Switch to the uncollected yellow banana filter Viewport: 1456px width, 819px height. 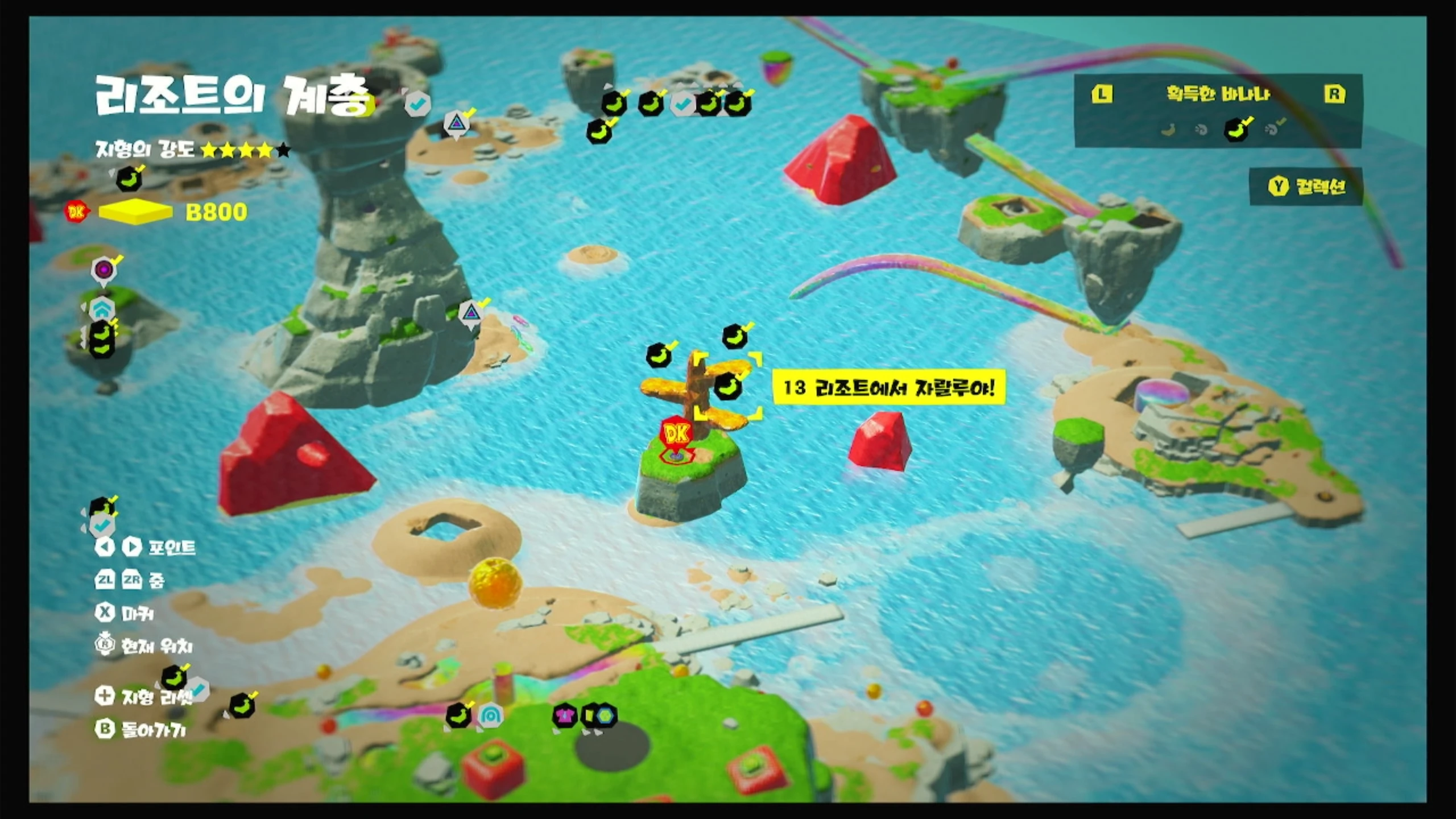click(x=1168, y=130)
